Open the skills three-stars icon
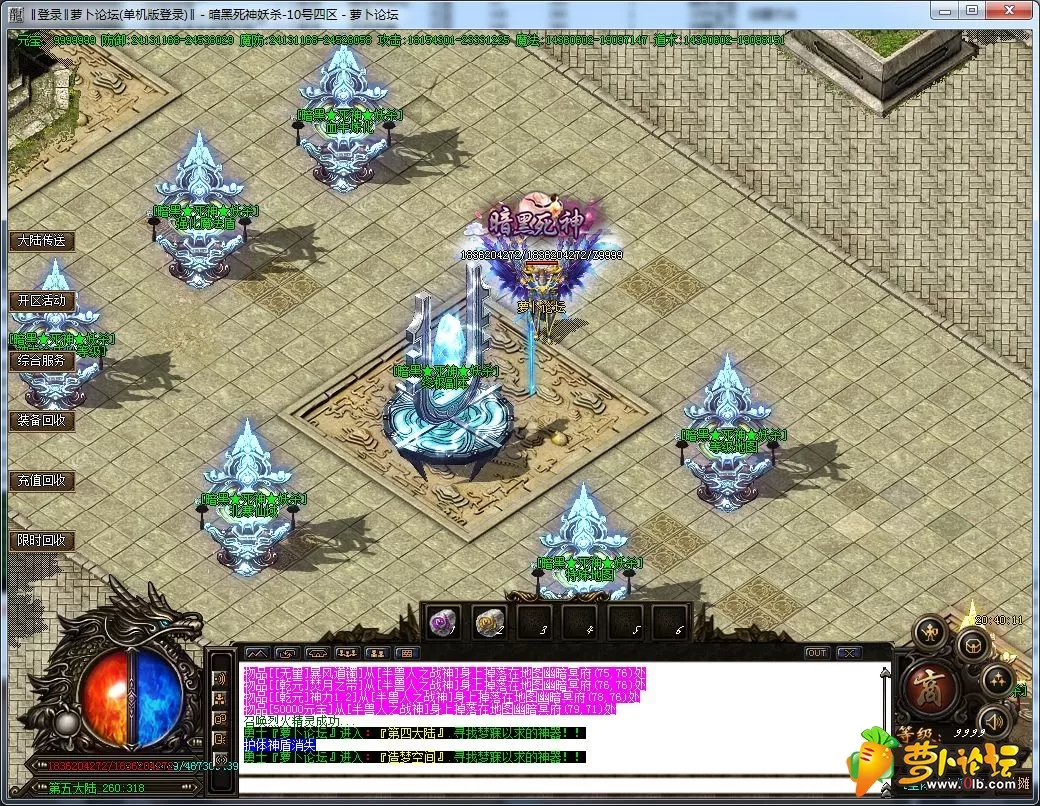This screenshot has width=1040, height=806. 996,680
